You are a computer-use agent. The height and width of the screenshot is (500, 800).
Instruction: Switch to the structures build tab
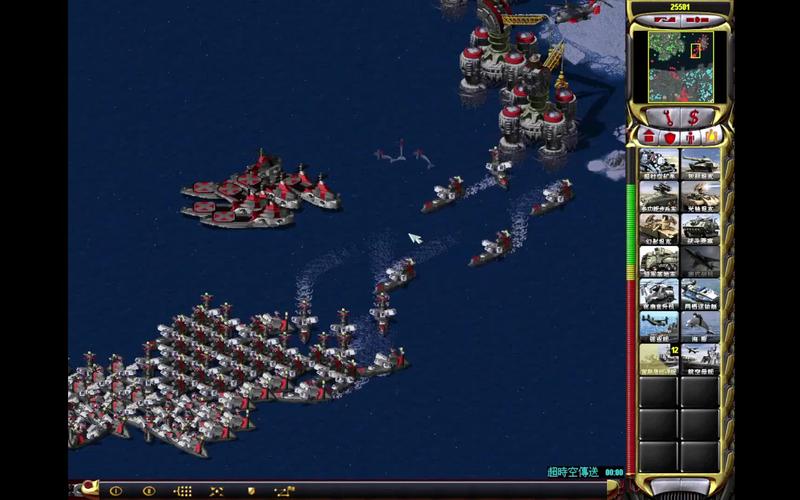pos(648,136)
